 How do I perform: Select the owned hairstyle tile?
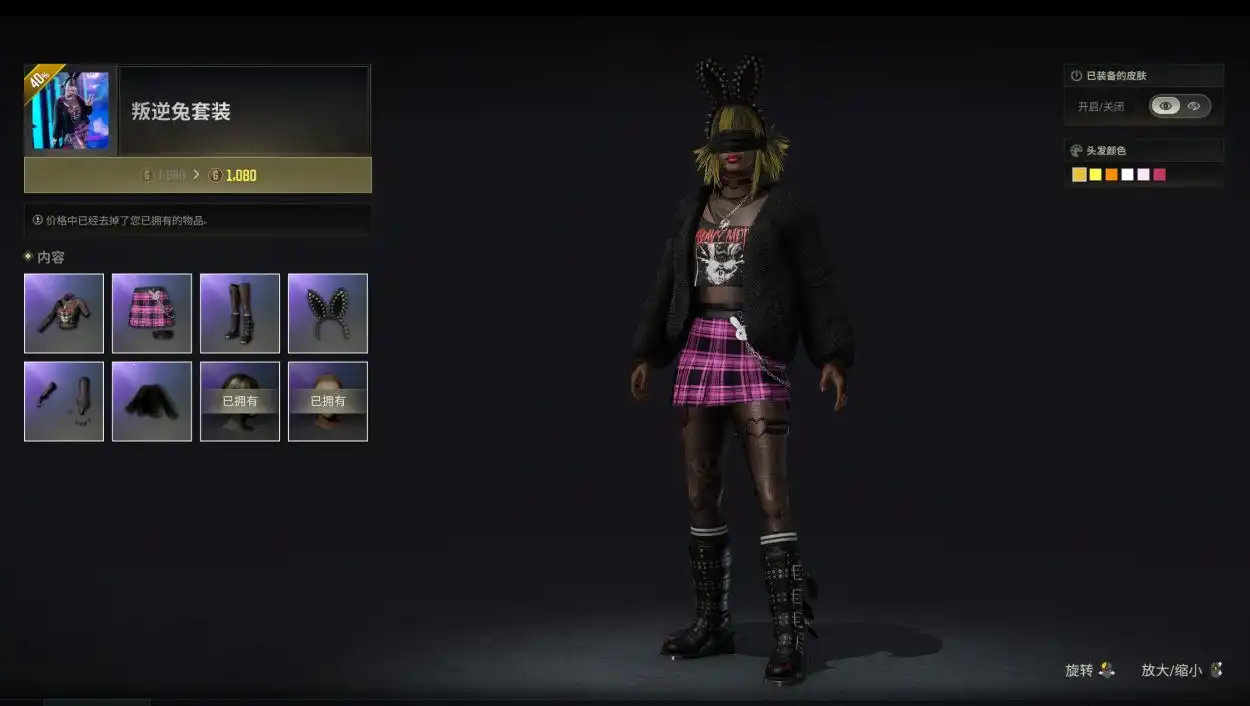[x=240, y=401]
